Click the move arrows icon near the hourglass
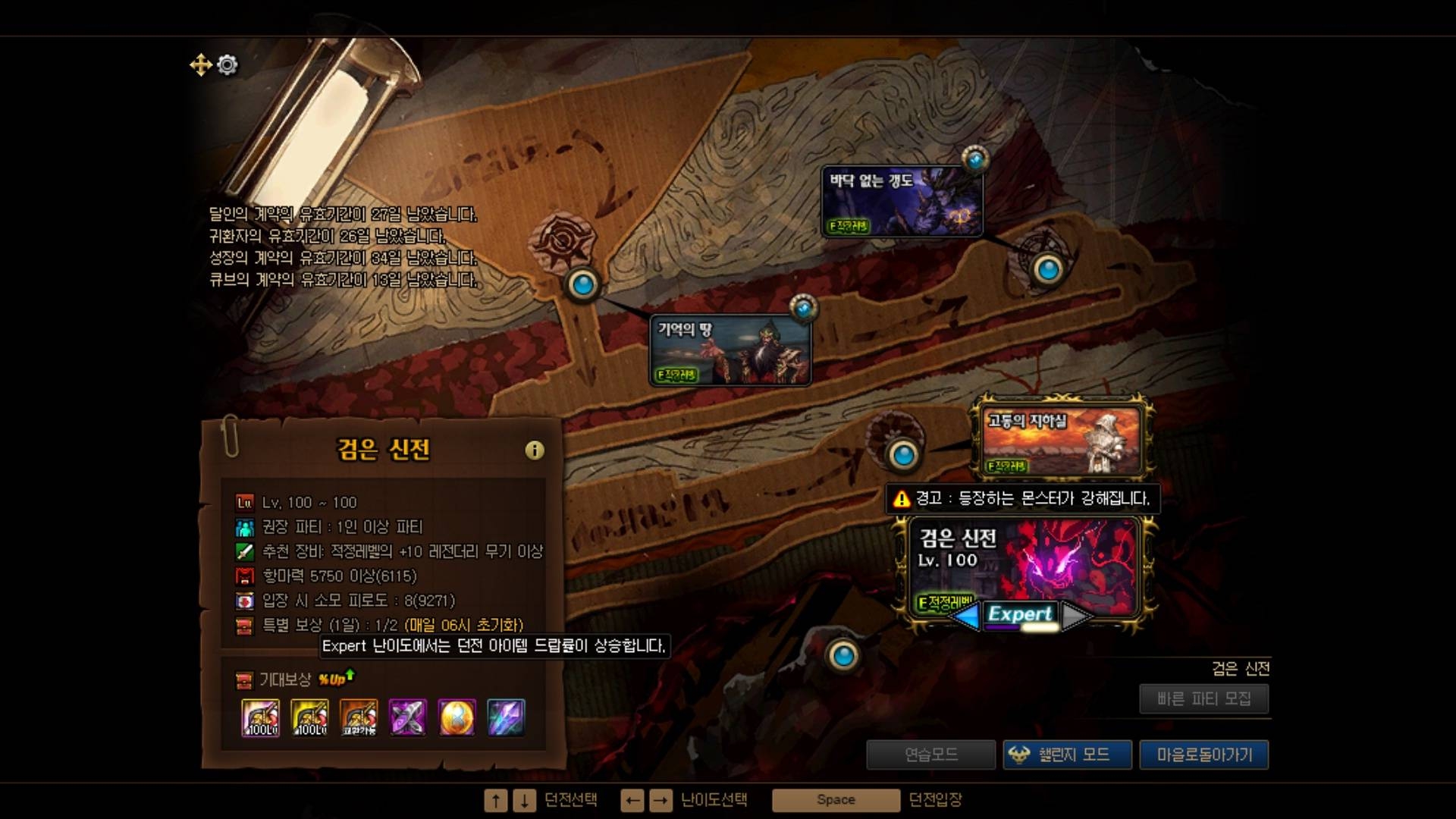Screen dimensions: 1456x819 (200, 65)
